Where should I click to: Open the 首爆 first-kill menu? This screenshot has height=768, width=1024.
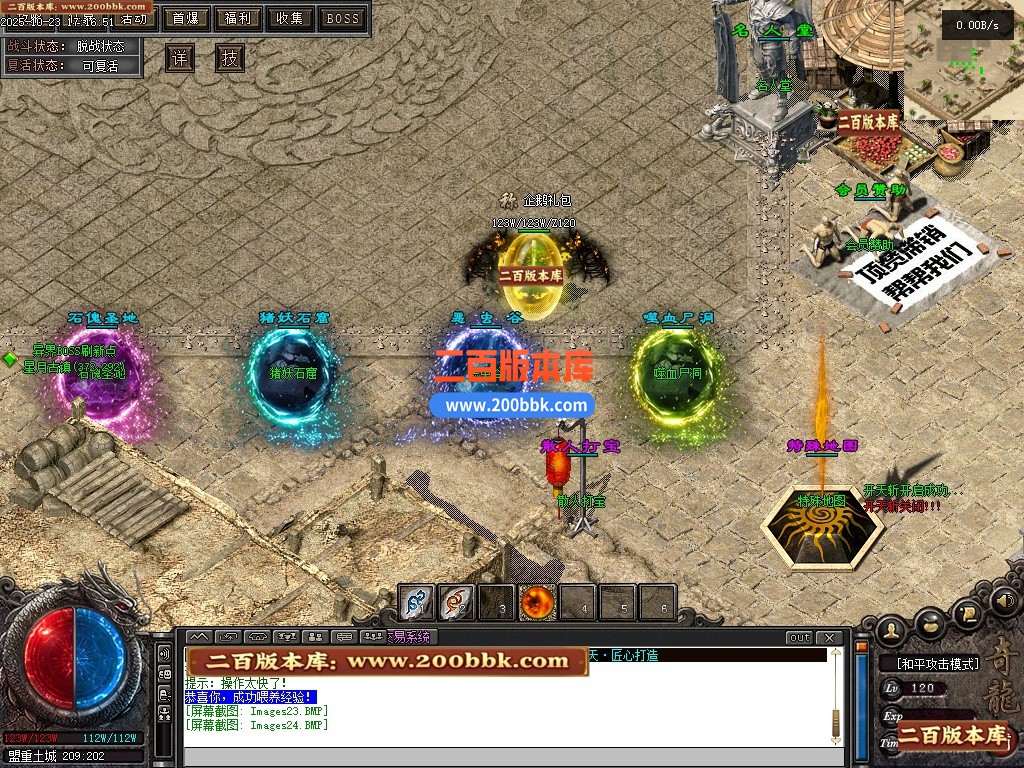[x=185, y=18]
